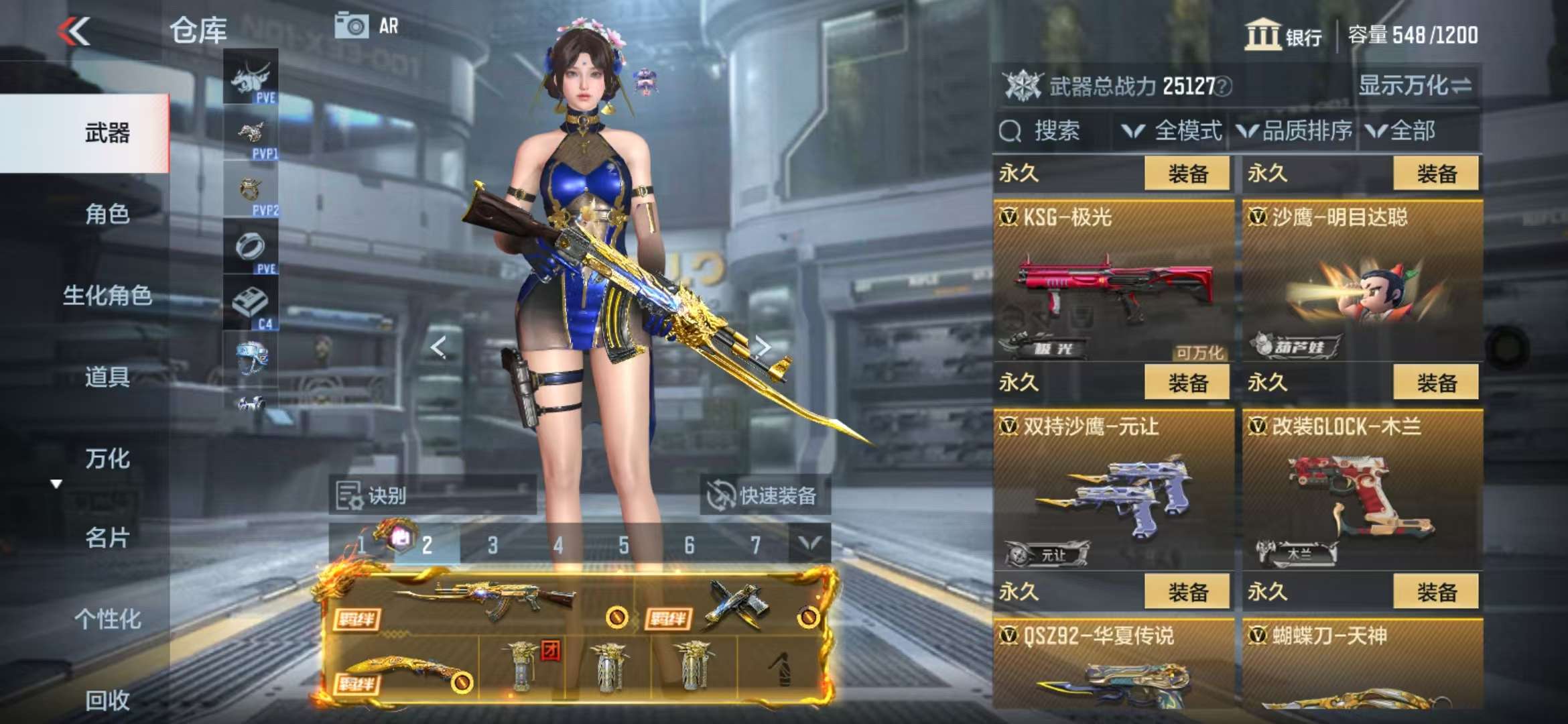Switch to the 名片 tab
Image resolution: width=1568 pixels, height=724 pixels.
pyautogui.click(x=107, y=538)
